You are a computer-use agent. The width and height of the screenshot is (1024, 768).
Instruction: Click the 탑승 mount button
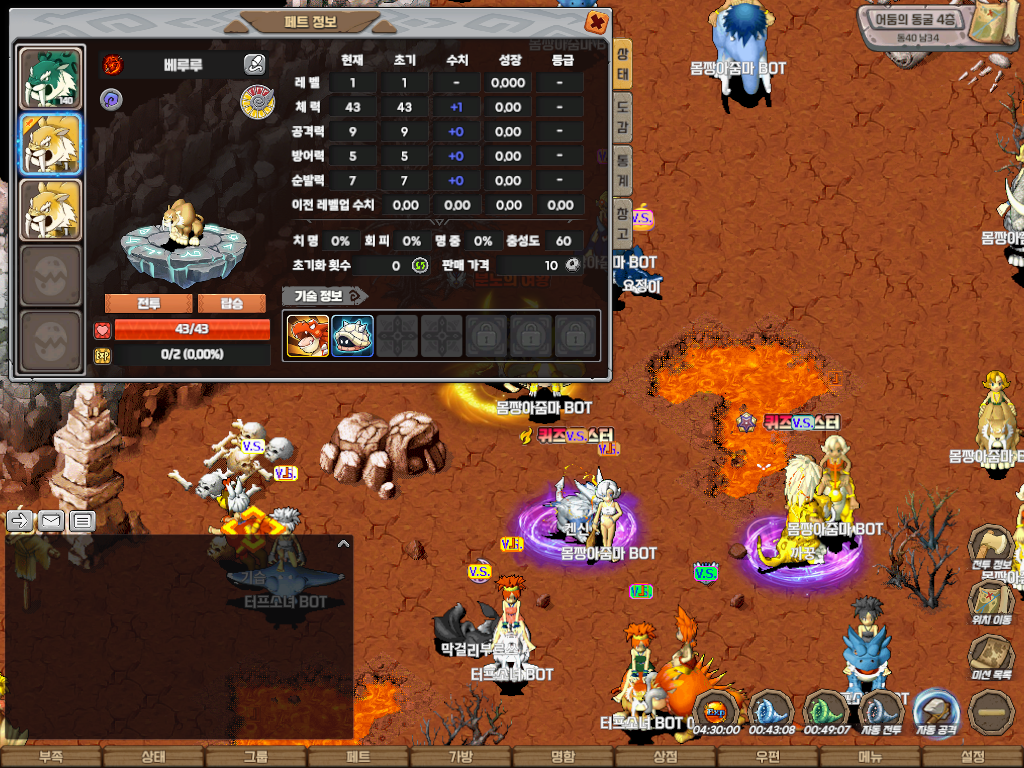coord(231,303)
